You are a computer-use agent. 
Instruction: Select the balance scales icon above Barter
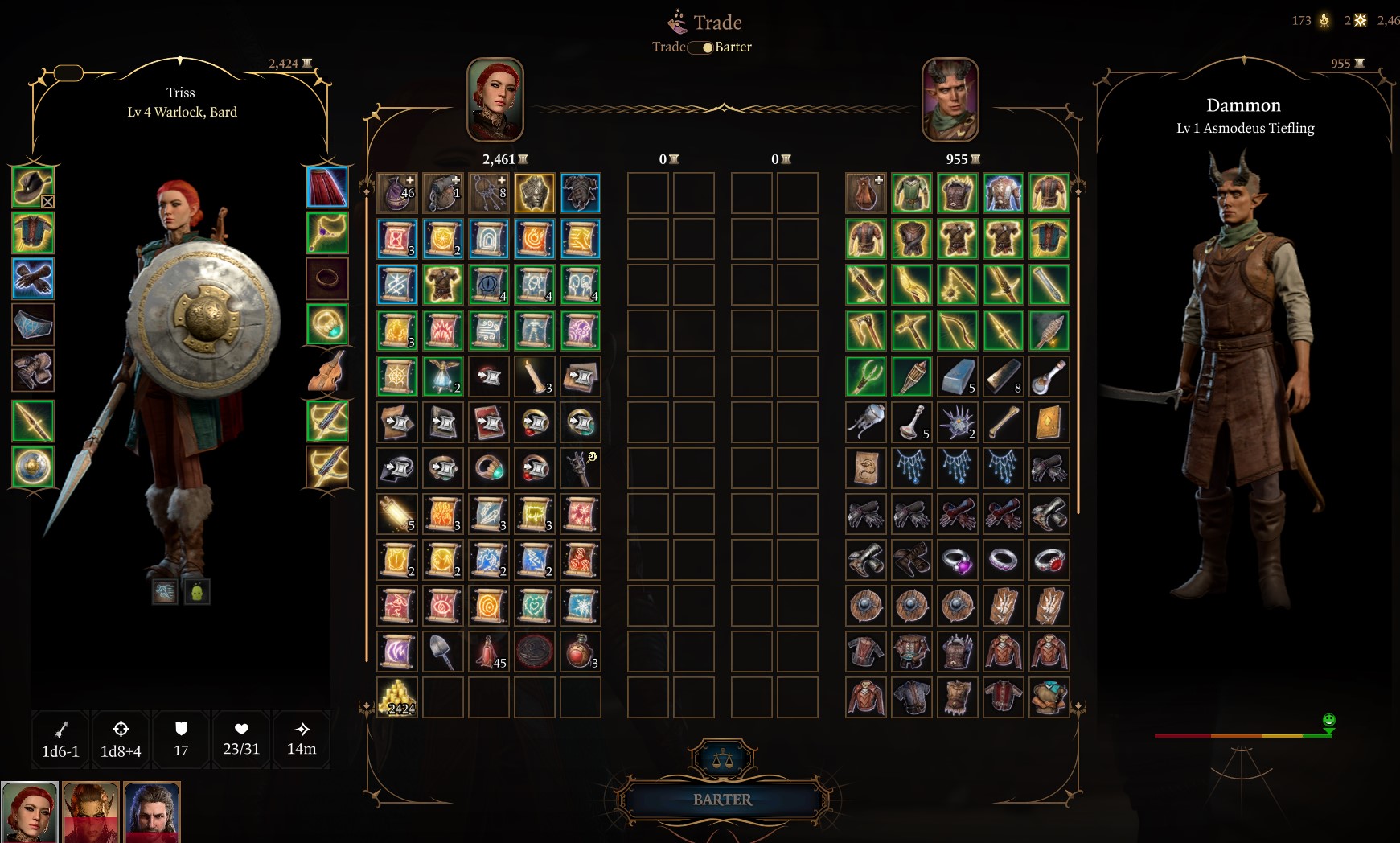725,756
